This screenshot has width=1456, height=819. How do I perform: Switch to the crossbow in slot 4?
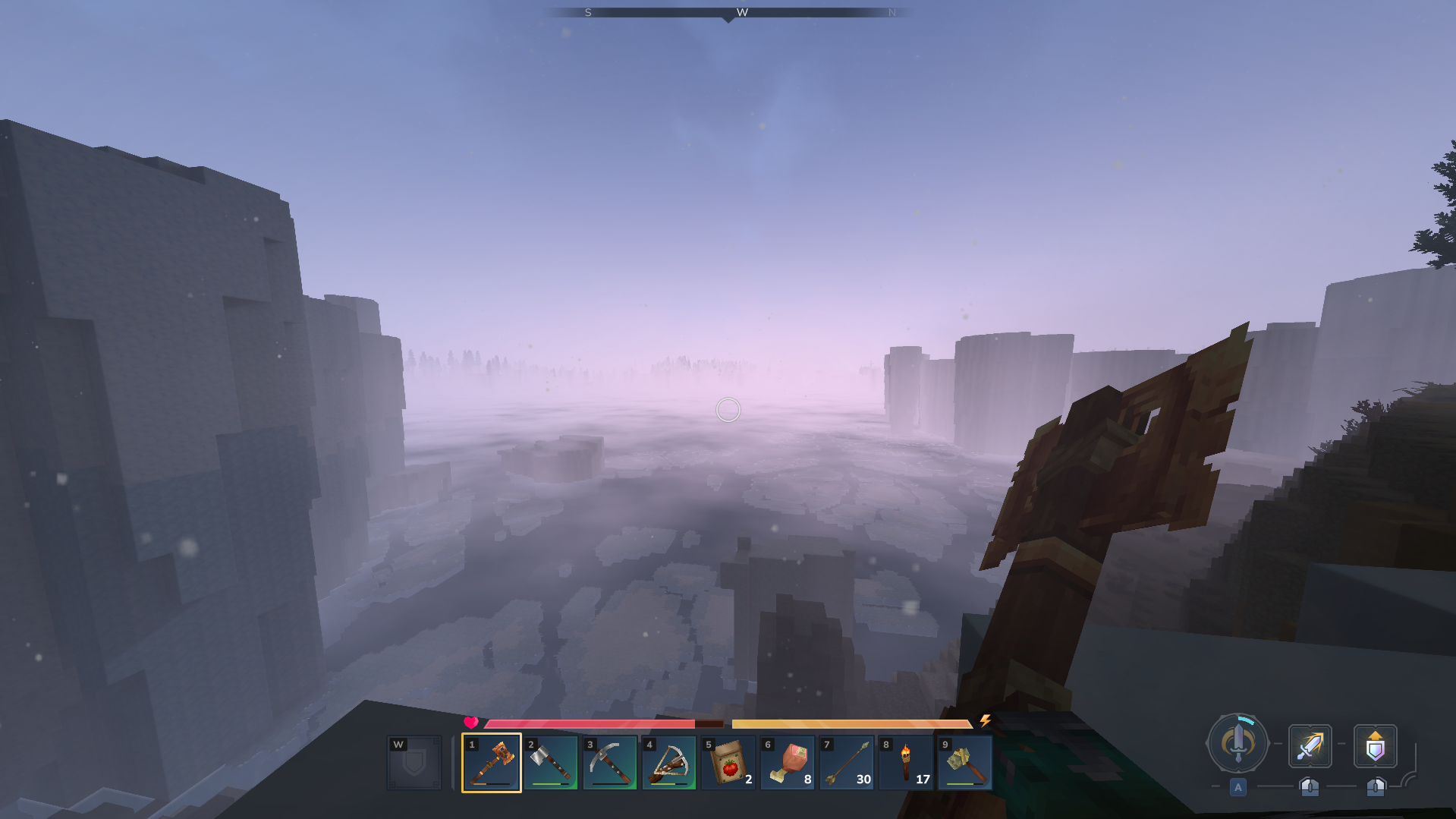pyautogui.click(x=669, y=762)
